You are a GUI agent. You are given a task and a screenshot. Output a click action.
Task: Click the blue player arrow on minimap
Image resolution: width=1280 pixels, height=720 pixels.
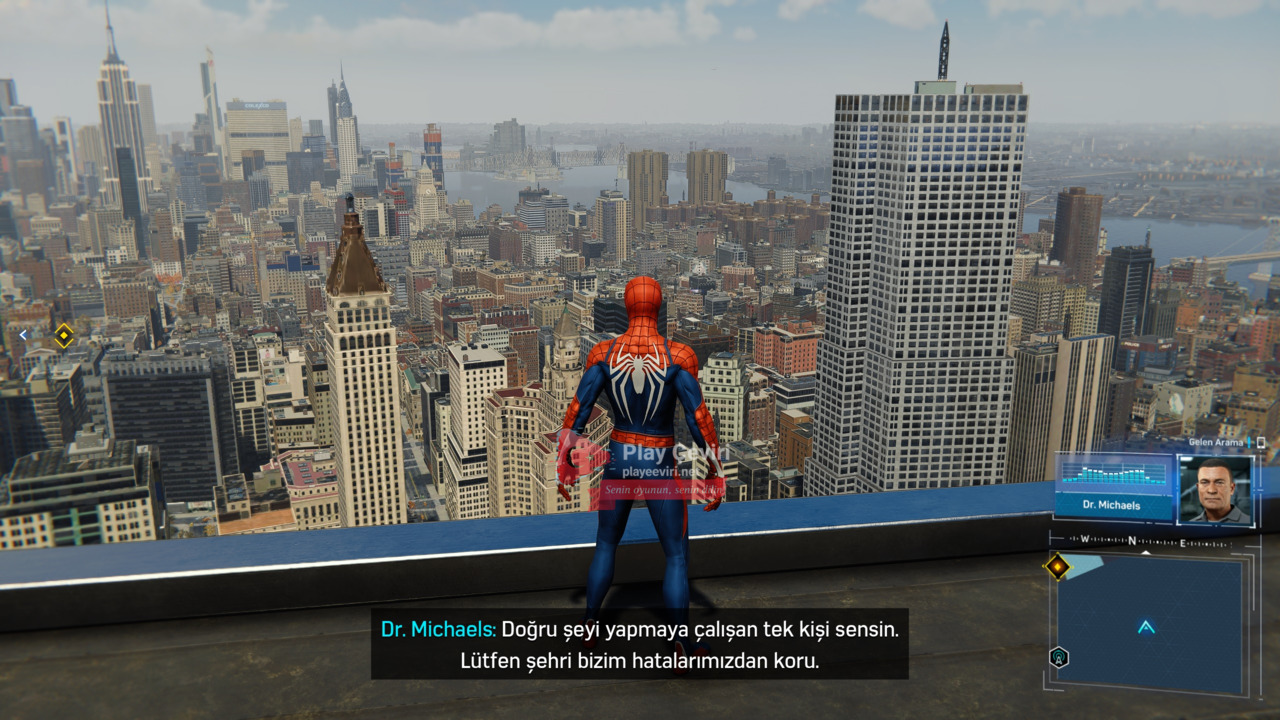pyautogui.click(x=1146, y=627)
